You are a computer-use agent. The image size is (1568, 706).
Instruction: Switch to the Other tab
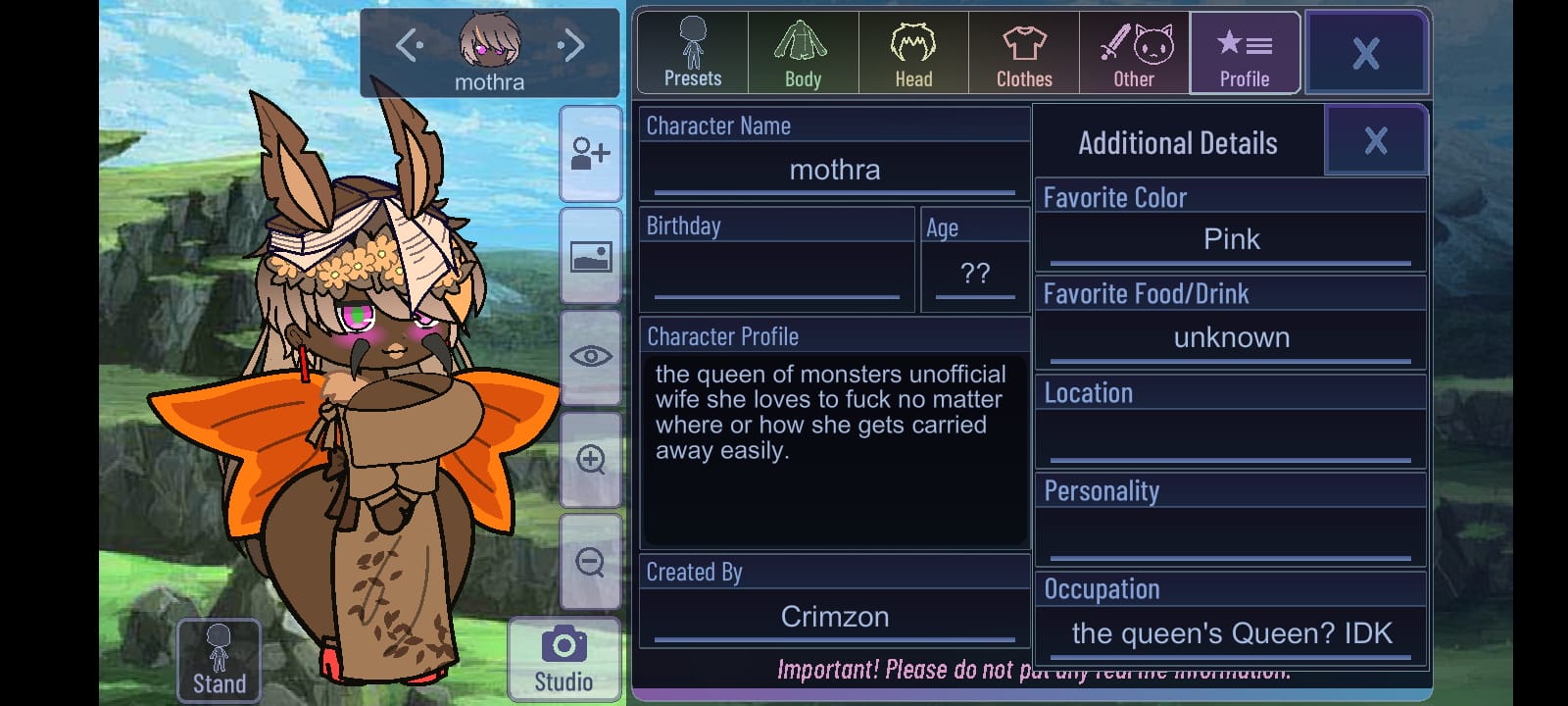(x=1134, y=53)
